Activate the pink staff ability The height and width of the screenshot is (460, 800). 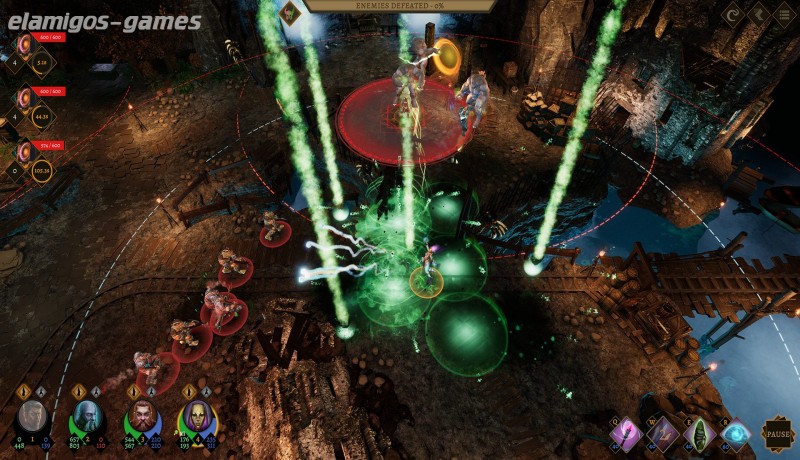pos(629,433)
